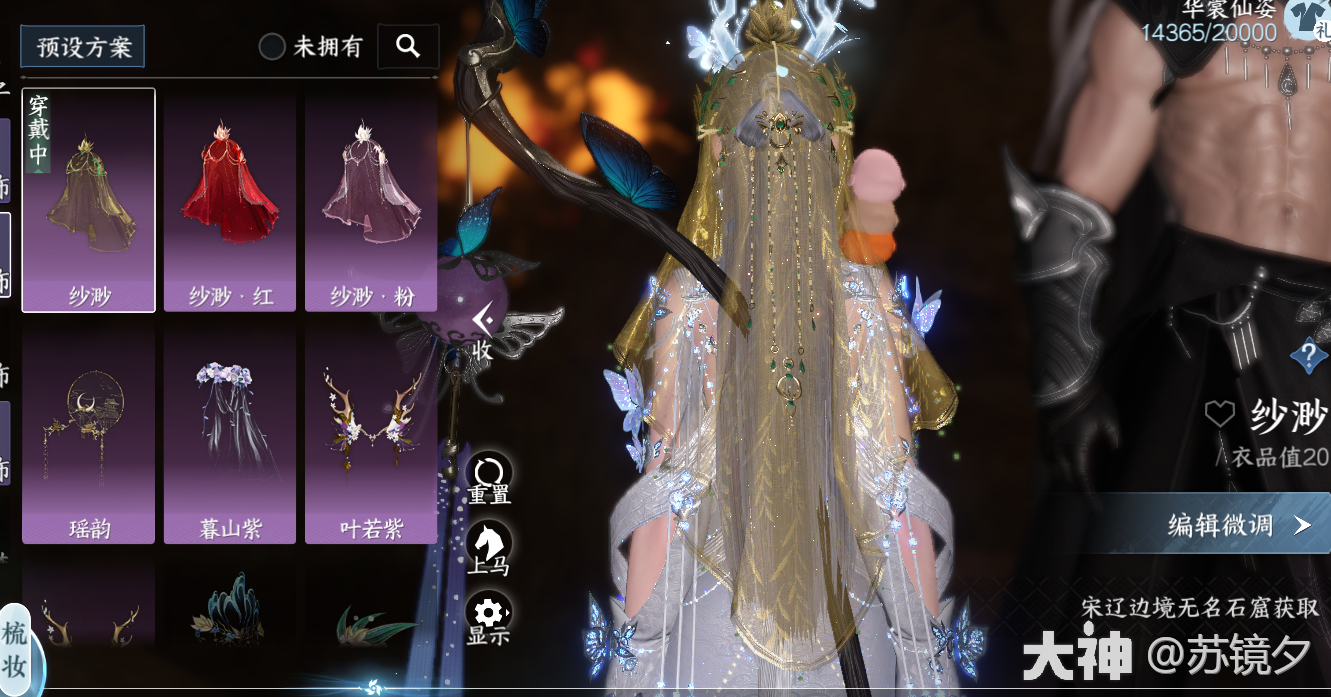Click the blue question mark help icon
This screenshot has width=1331, height=697.
[x=1308, y=354]
